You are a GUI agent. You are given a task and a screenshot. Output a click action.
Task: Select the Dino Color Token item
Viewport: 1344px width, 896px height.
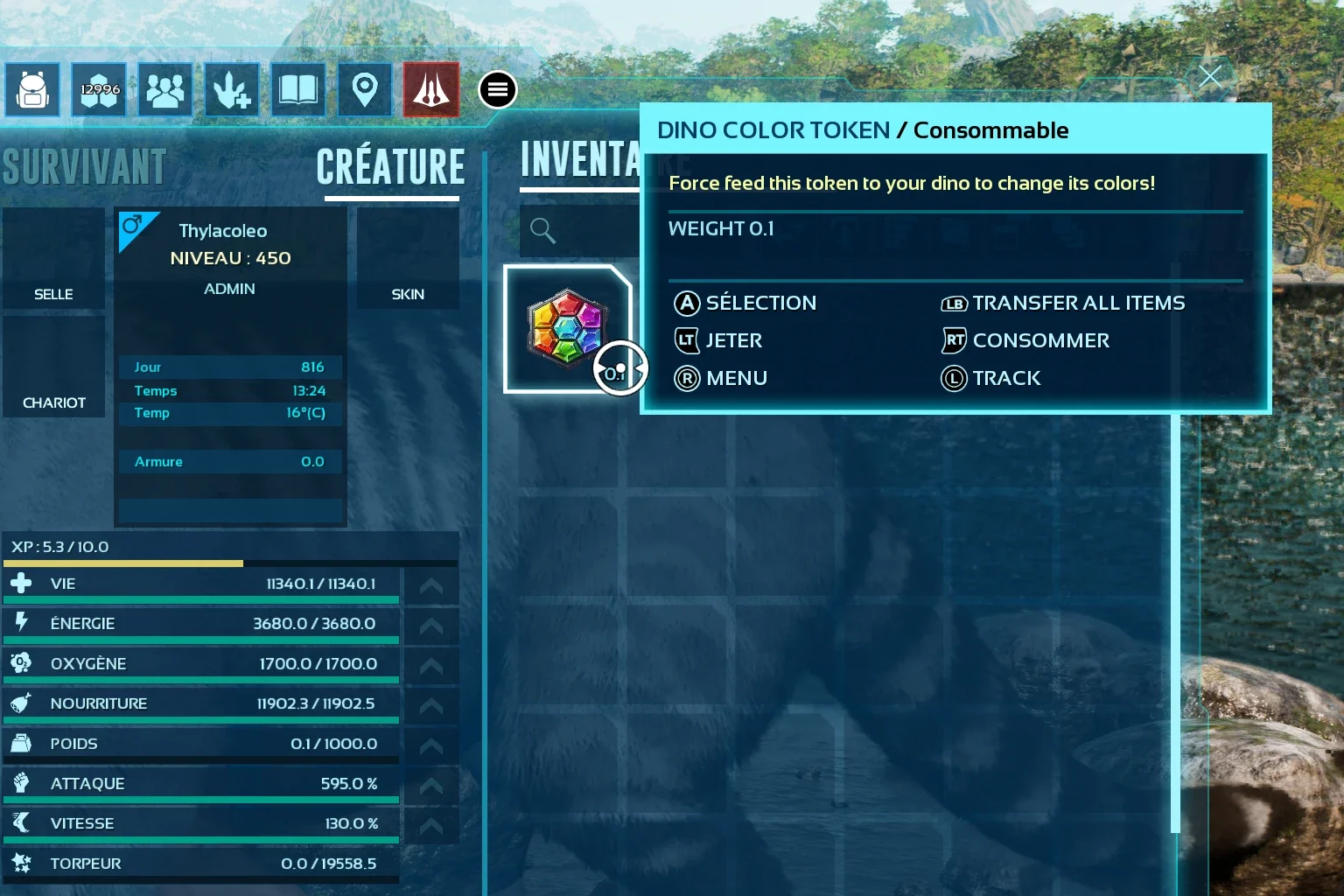click(x=567, y=328)
